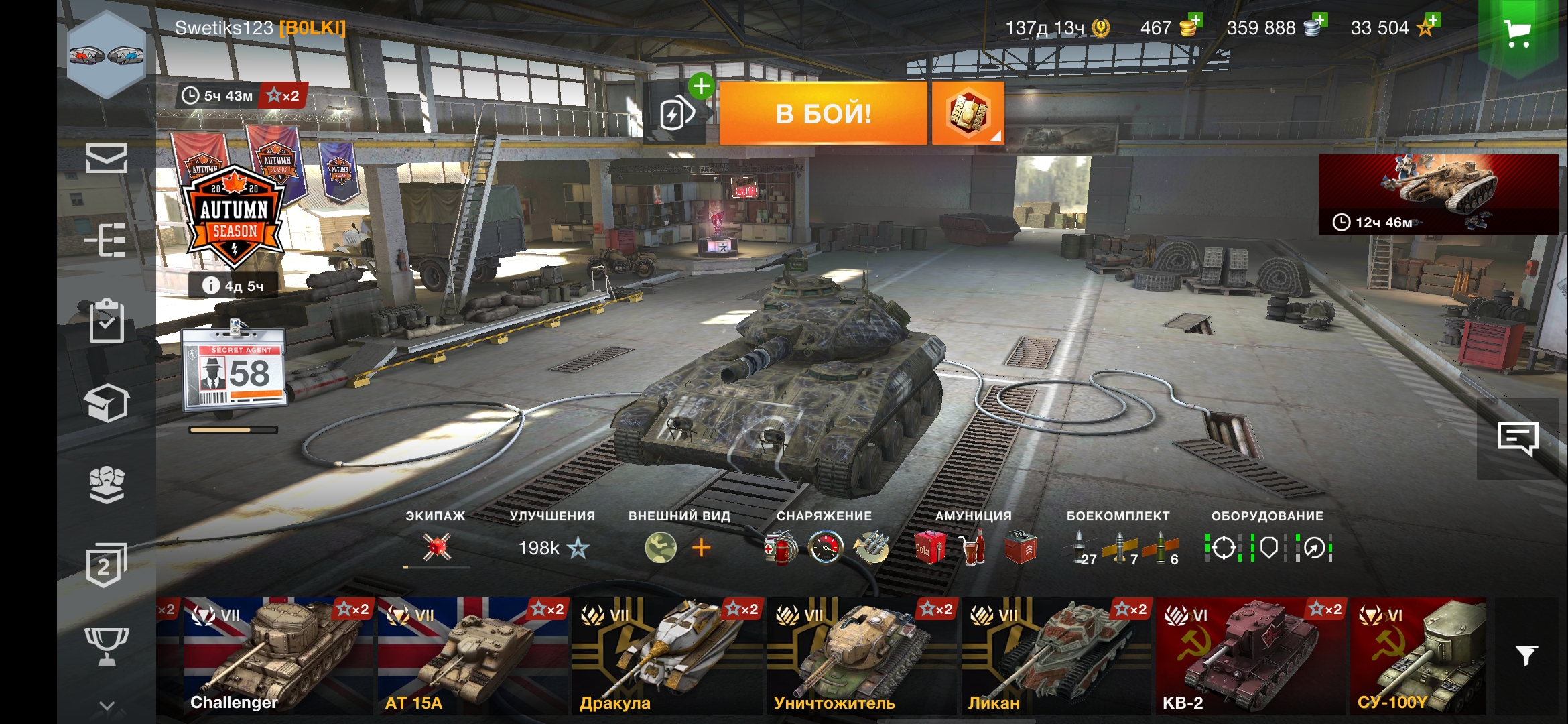The width and height of the screenshot is (1568, 724).
Task: Choose the battle mode selector next to В БОЙ!
Action: tap(967, 113)
